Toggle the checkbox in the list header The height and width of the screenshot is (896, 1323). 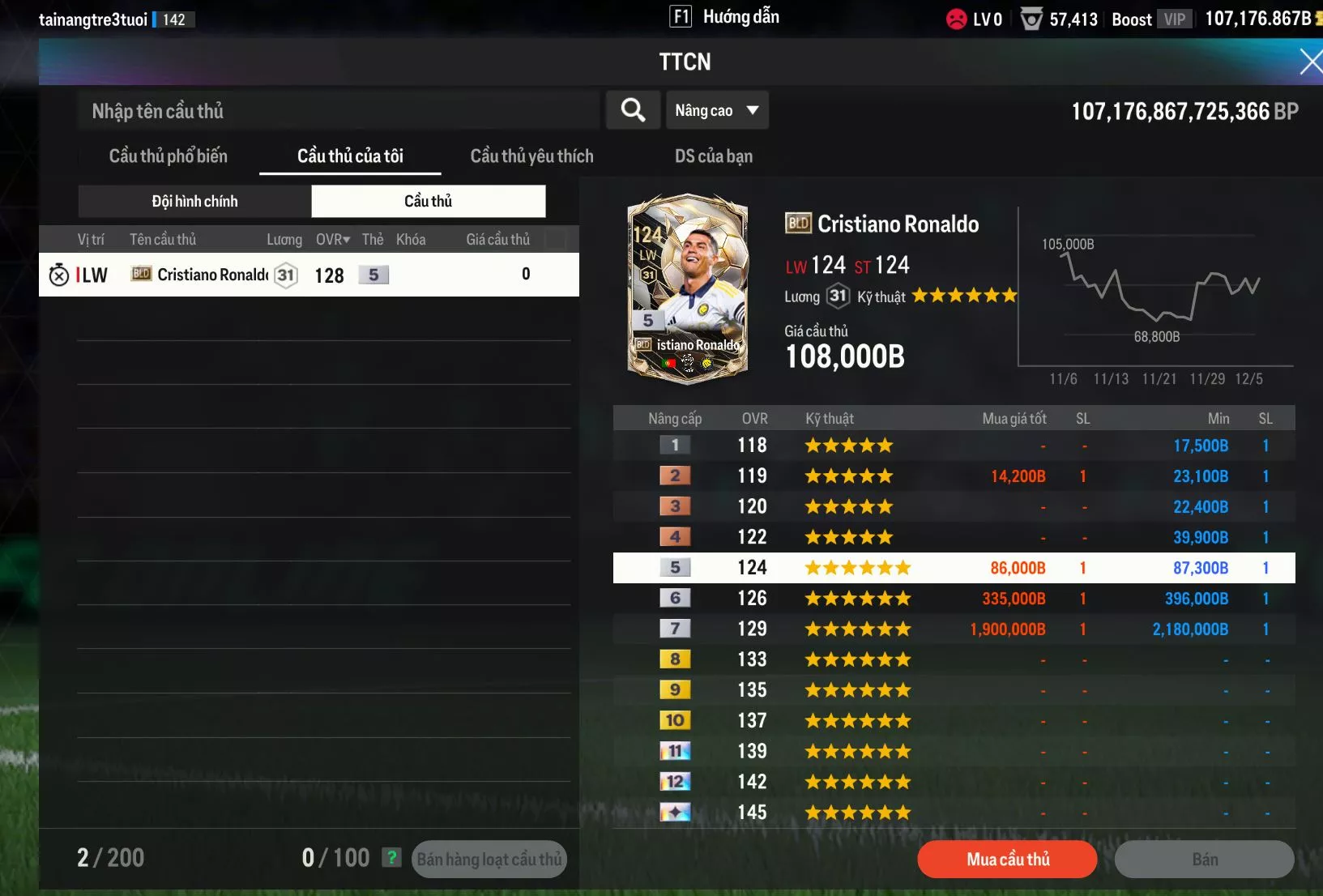pyautogui.click(x=556, y=239)
